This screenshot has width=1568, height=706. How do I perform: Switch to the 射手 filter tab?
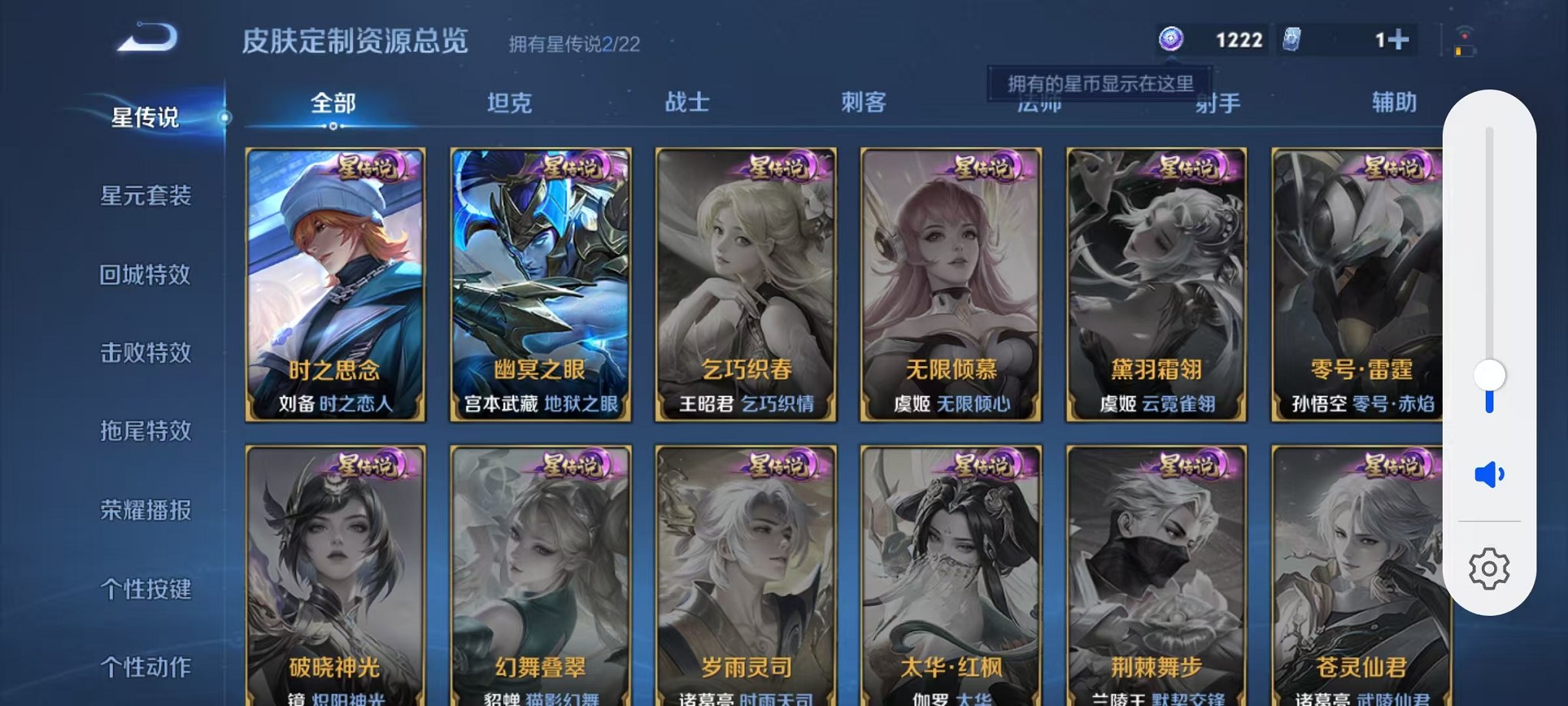pyautogui.click(x=1217, y=102)
